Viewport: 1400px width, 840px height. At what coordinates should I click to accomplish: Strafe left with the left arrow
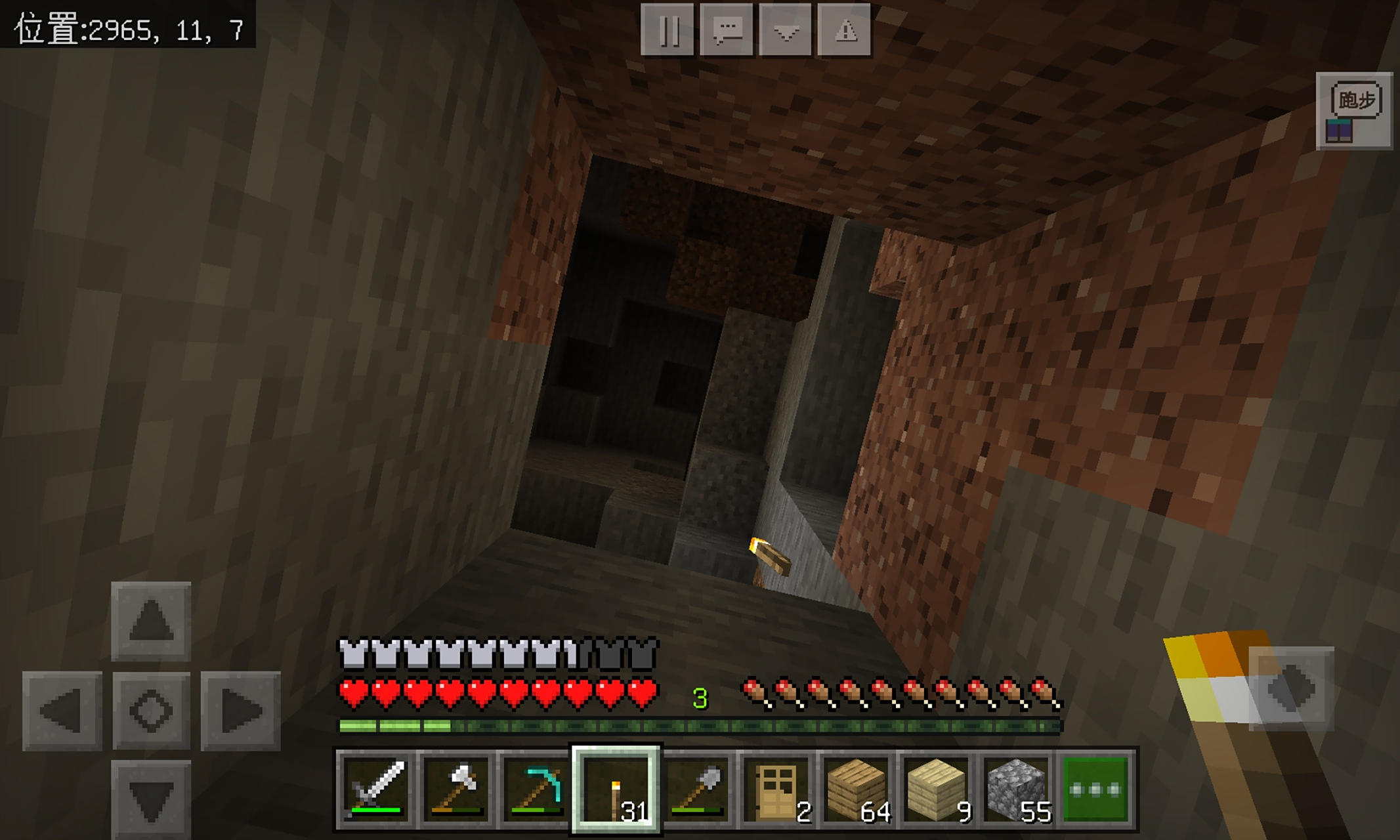62,710
